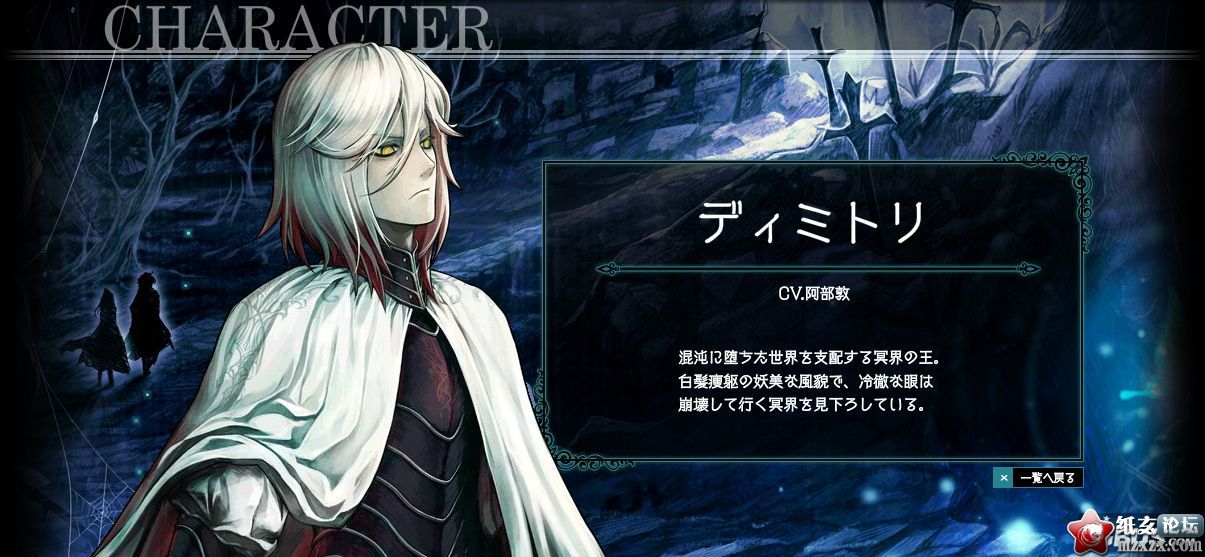Return to list via 一覧へ戻る button
This screenshot has width=1205, height=557.
click(1038, 478)
